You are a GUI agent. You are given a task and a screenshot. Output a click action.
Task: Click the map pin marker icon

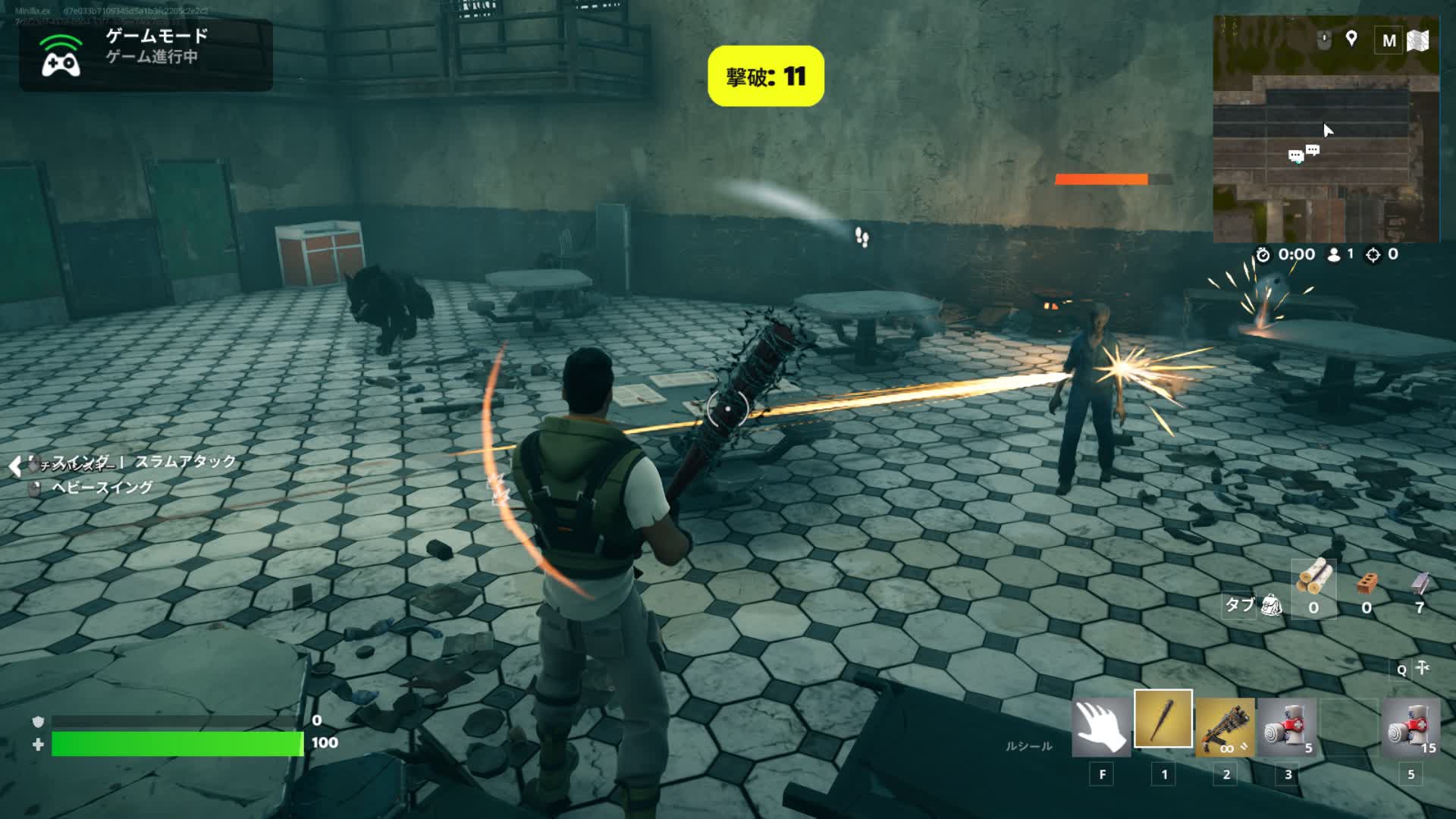point(1351,39)
